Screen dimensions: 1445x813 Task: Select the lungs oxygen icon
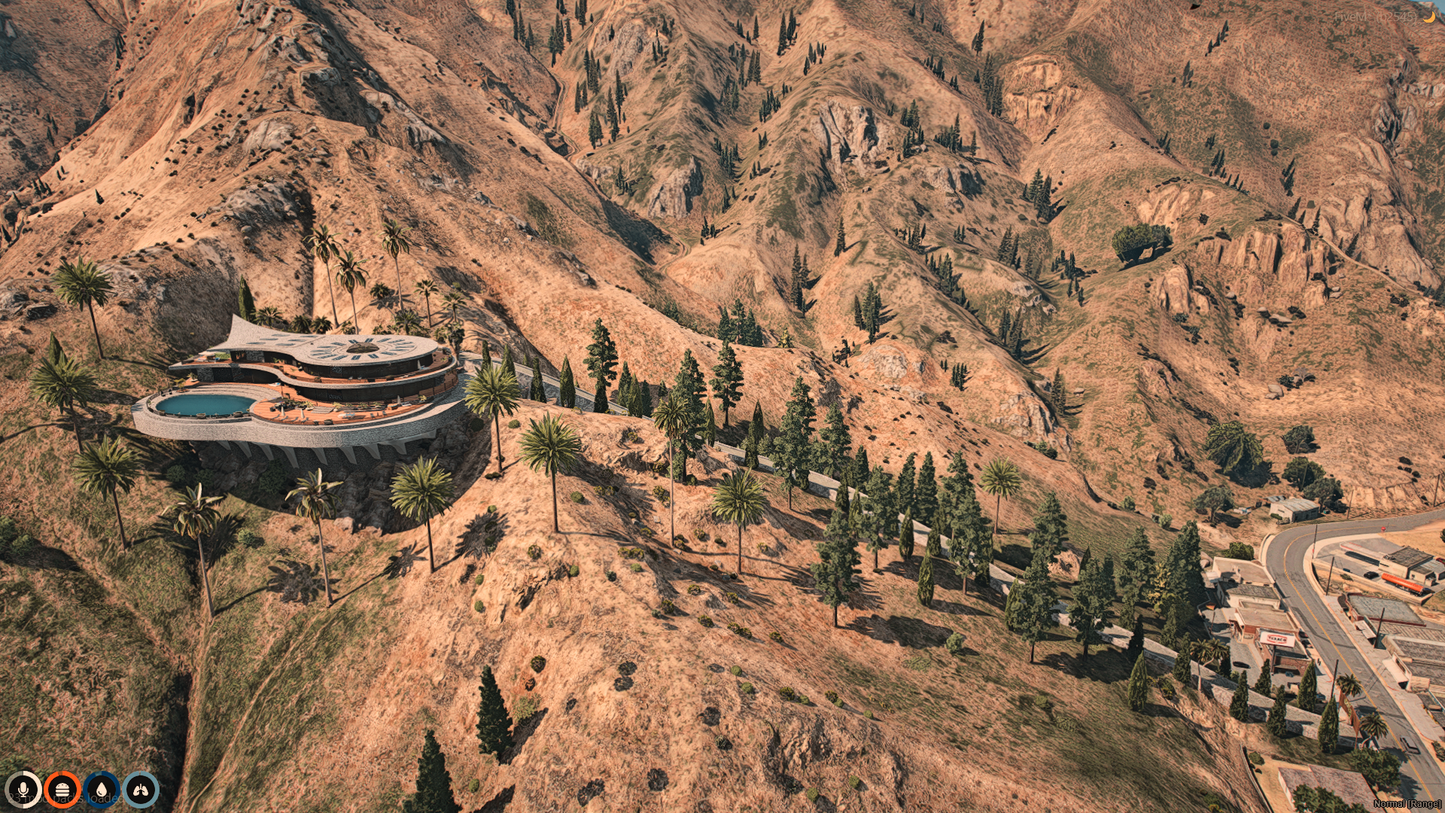click(141, 789)
